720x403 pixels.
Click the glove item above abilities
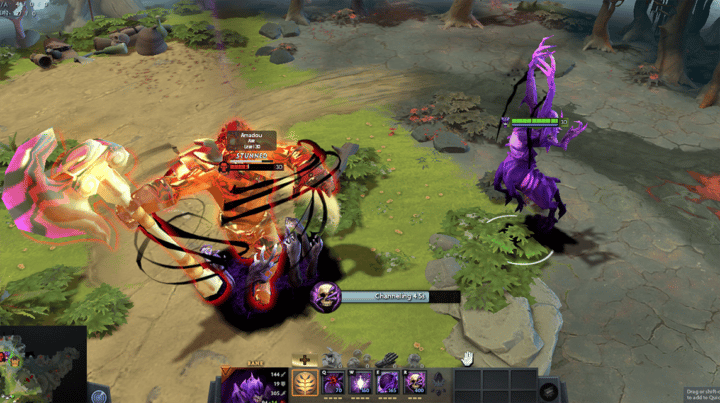tap(386, 360)
